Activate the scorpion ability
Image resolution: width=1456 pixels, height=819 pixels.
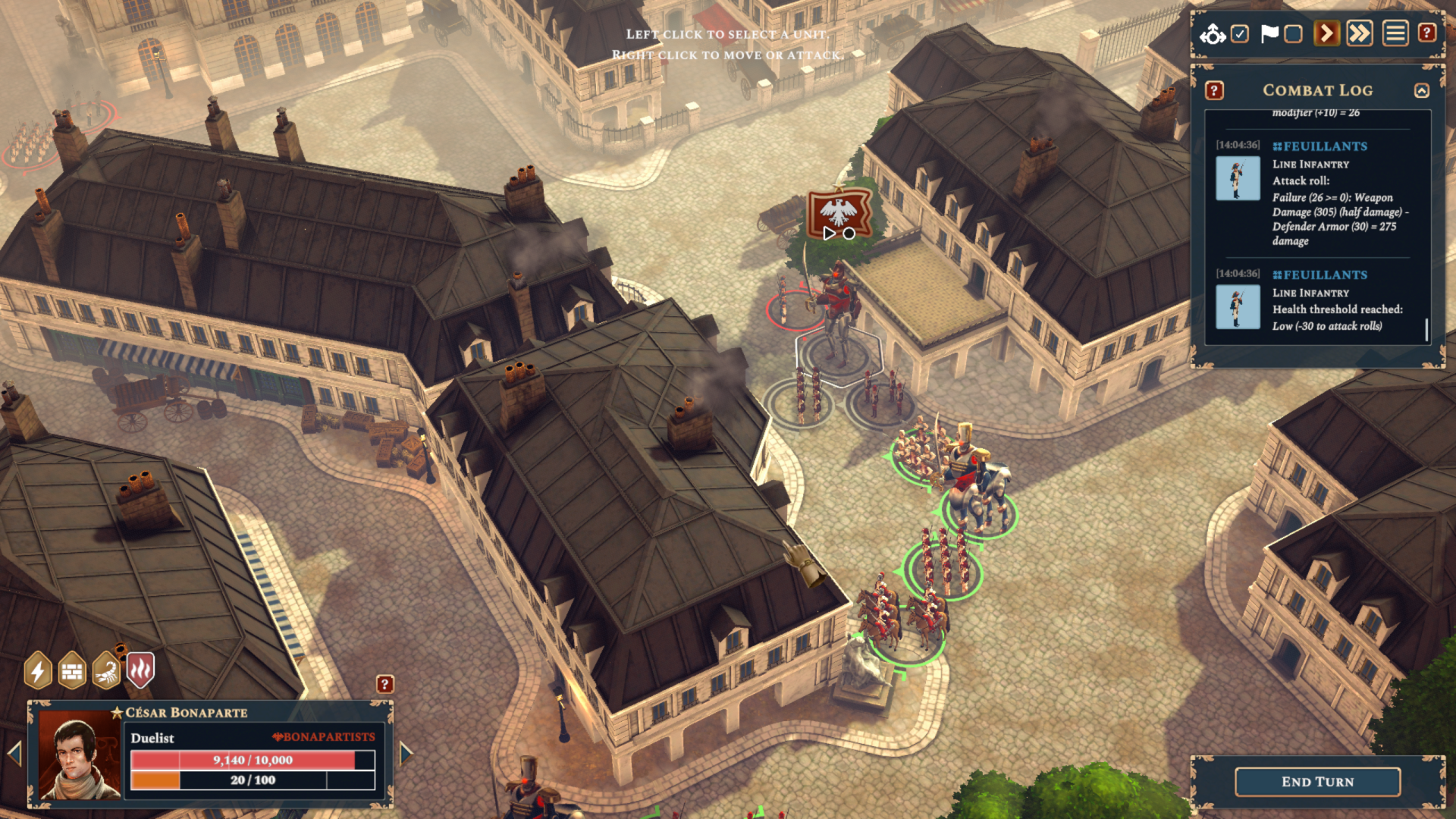pyautogui.click(x=106, y=671)
